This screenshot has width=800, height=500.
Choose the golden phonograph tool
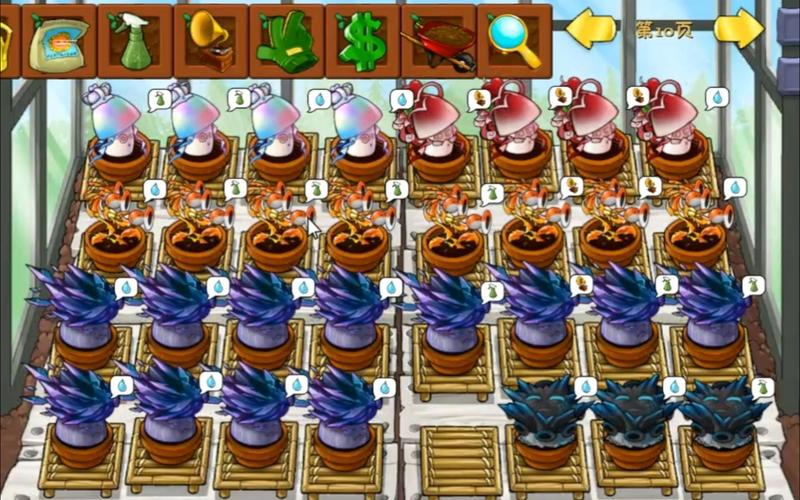pos(211,41)
